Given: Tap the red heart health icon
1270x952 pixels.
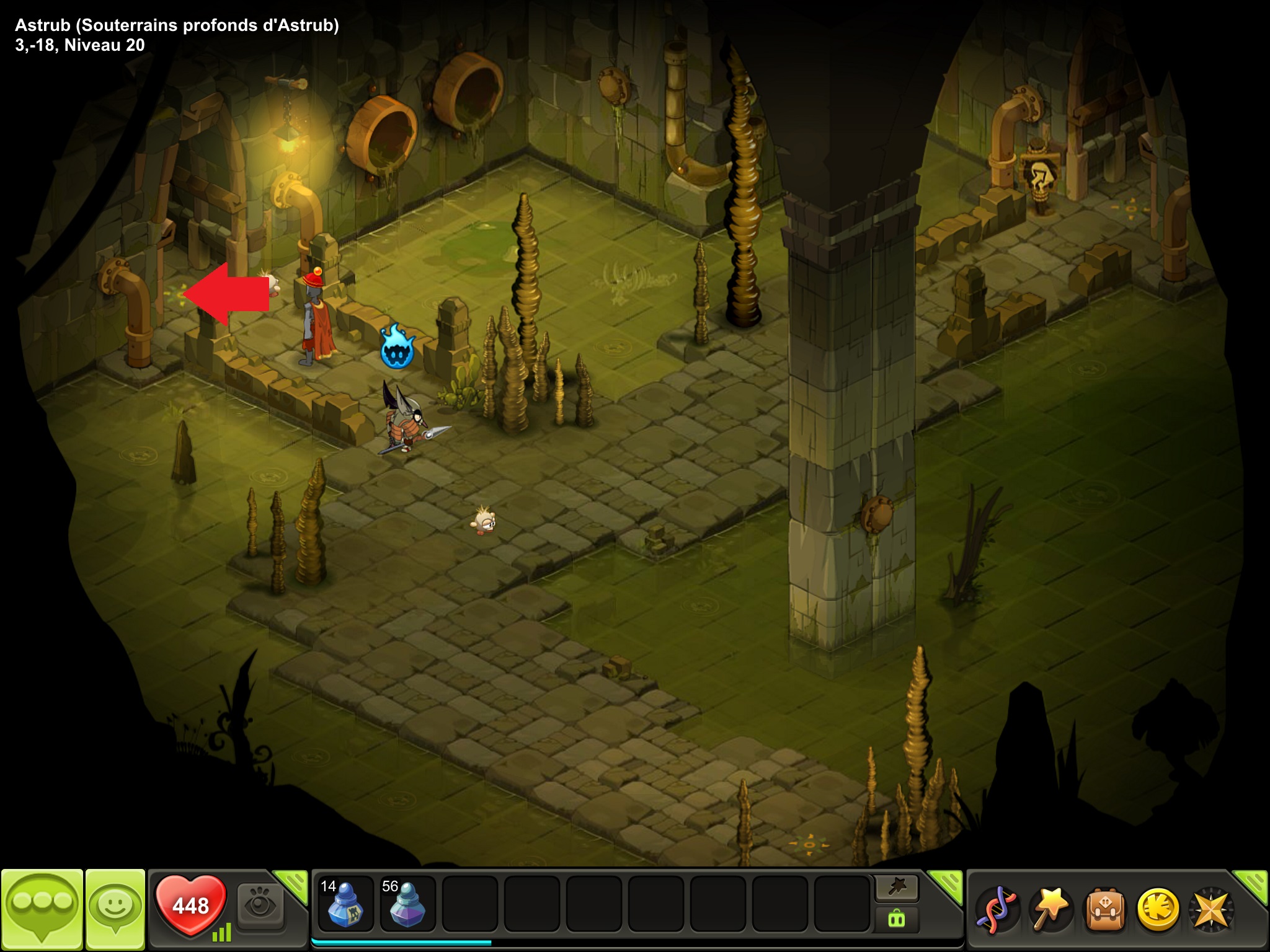Looking at the screenshot, I should pyautogui.click(x=190, y=906).
